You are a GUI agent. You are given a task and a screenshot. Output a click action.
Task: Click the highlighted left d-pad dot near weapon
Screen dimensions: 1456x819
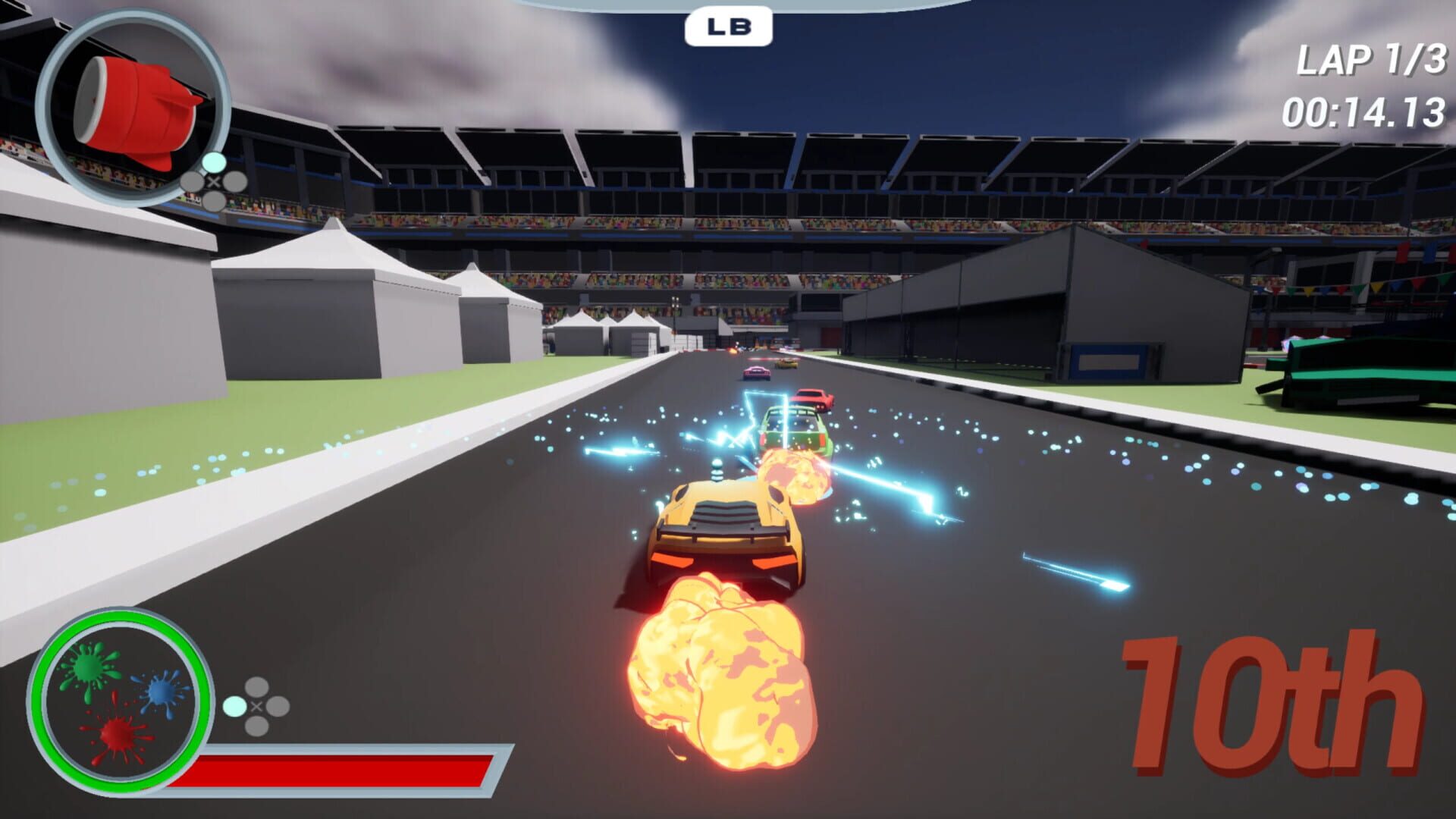click(x=192, y=180)
